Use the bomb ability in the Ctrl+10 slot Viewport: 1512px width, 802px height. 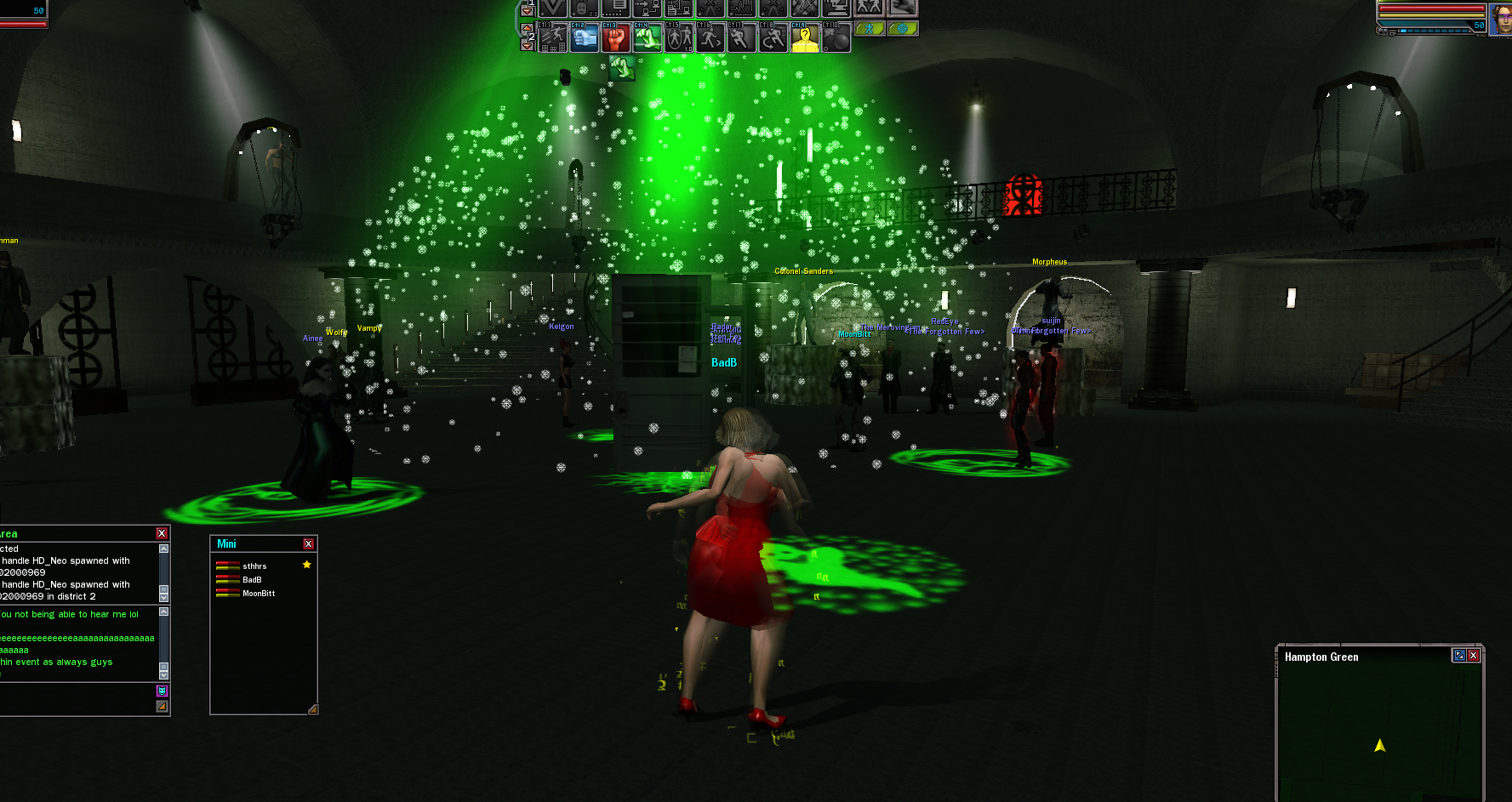click(x=836, y=38)
